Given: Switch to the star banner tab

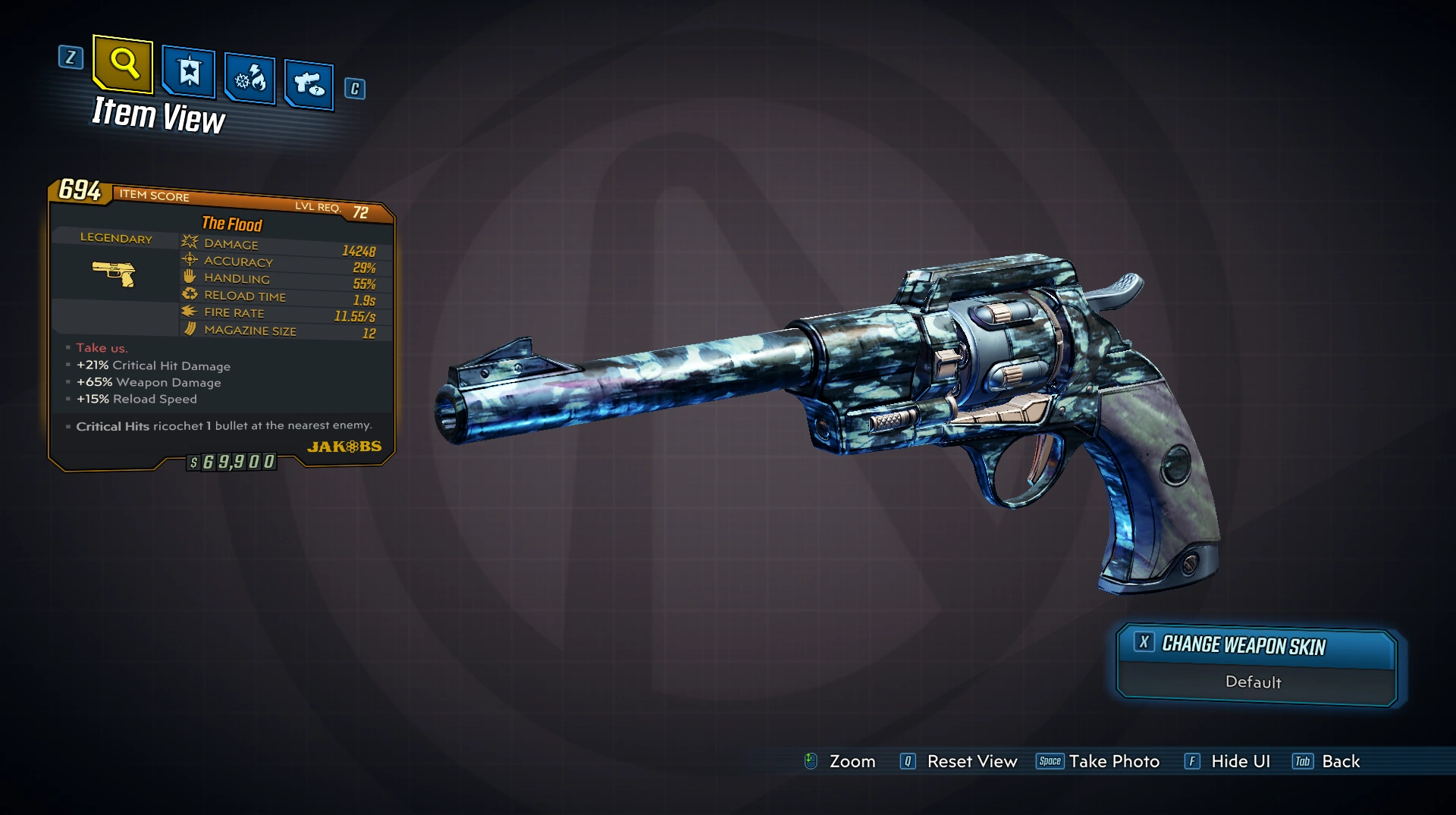Looking at the screenshot, I should [x=189, y=73].
